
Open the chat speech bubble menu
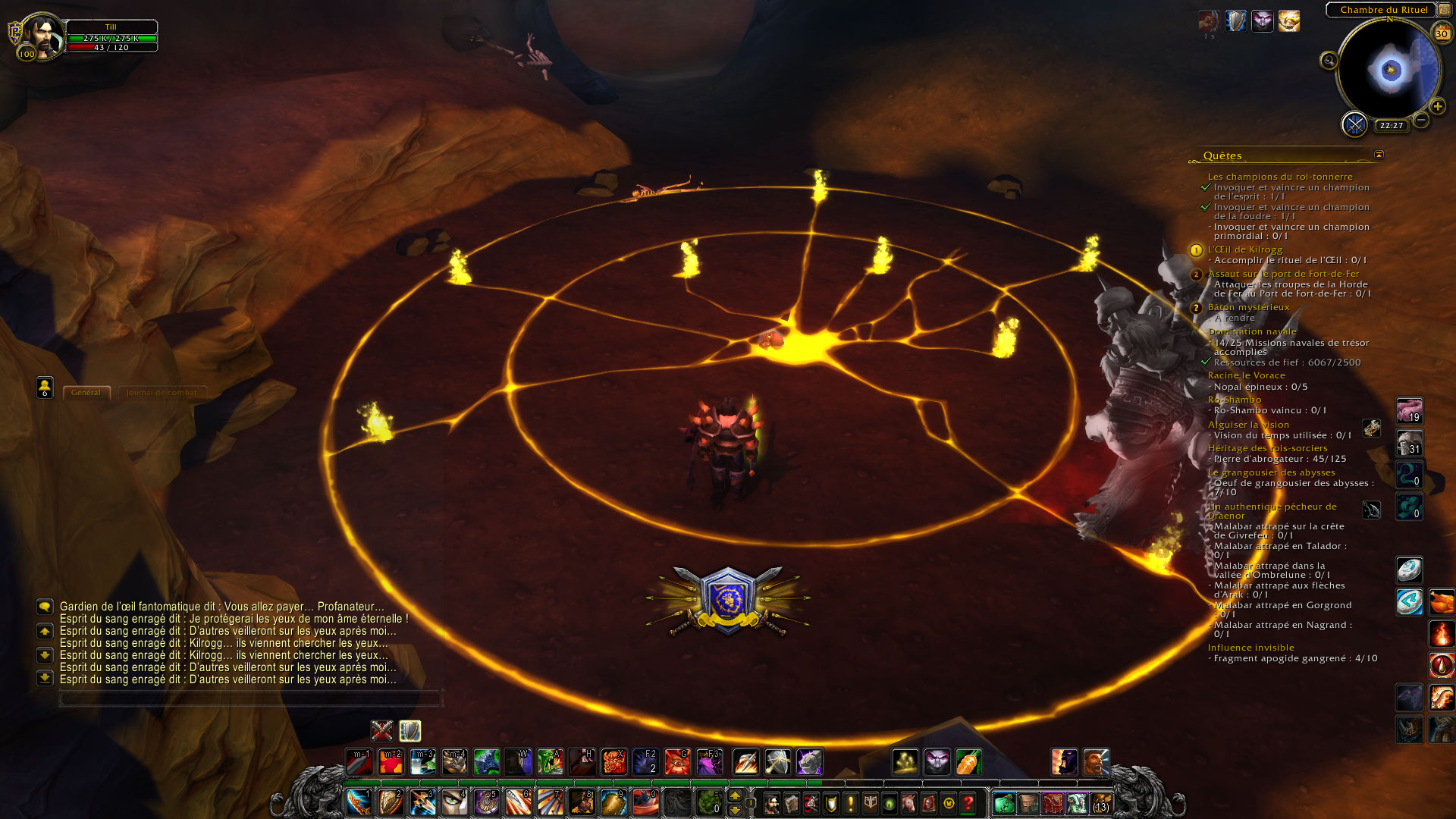click(x=45, y=607)
